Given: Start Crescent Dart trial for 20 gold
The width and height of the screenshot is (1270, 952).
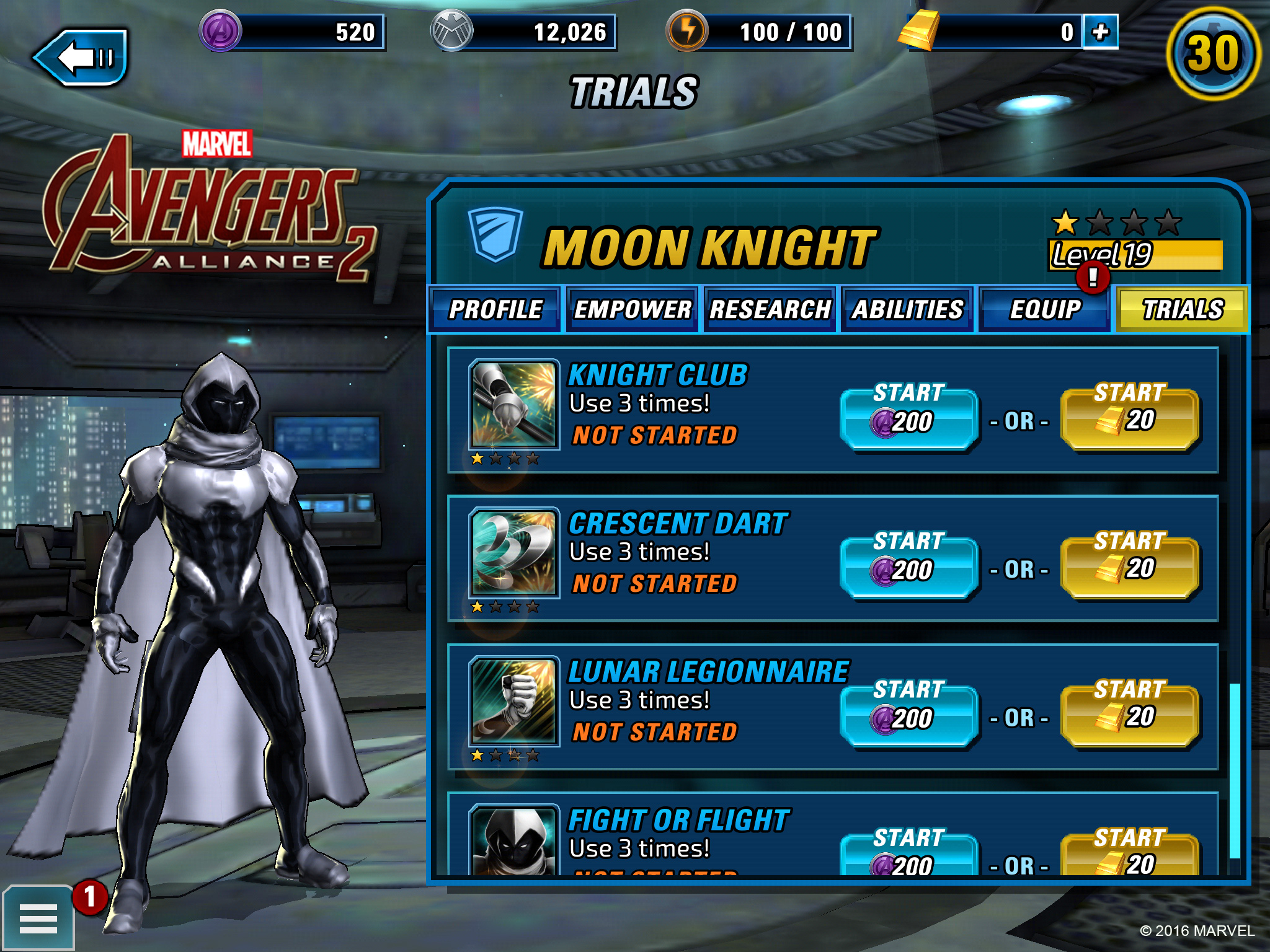Looking at the screenshot, I should point(1129,566).
